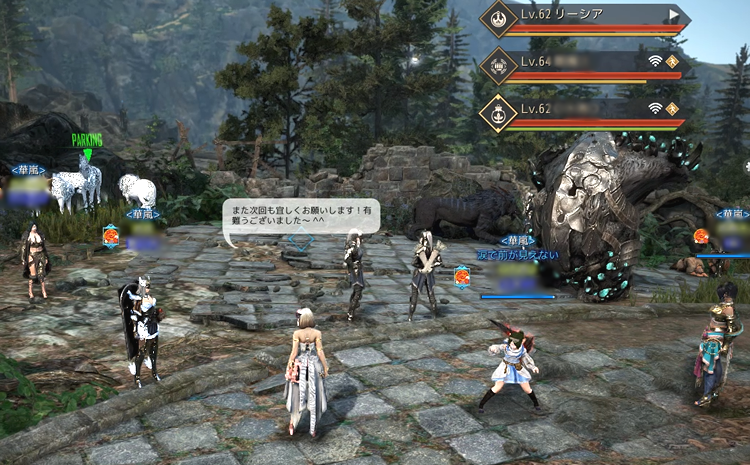Click the white flag icon beside リーシア
The height and width of the screenshot is (465, 750).
click(674, 15)
